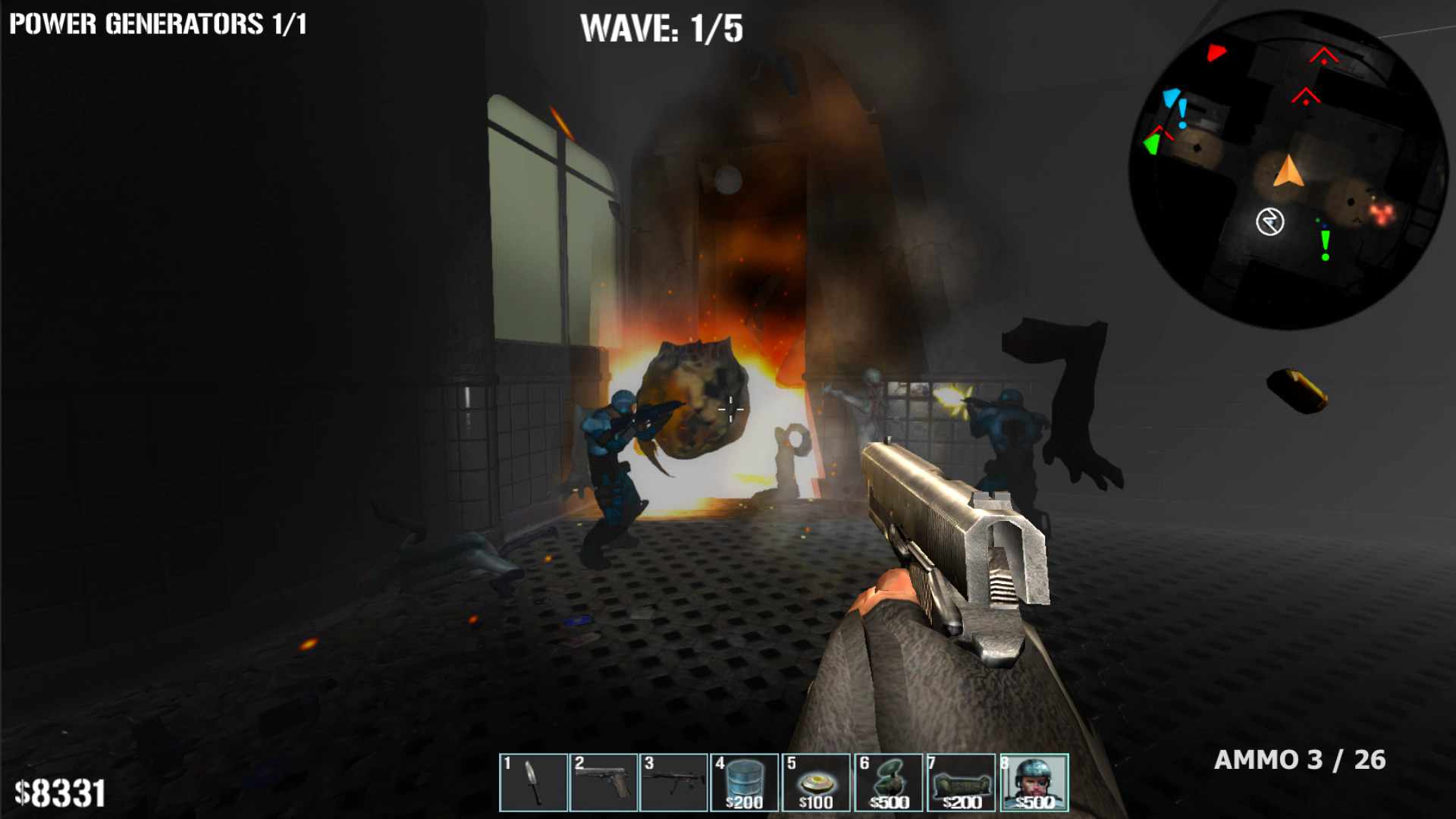Select the green exclamation marker on minimap
The width and height of the screenshot is (1456, 819).
coord(1325,244)
